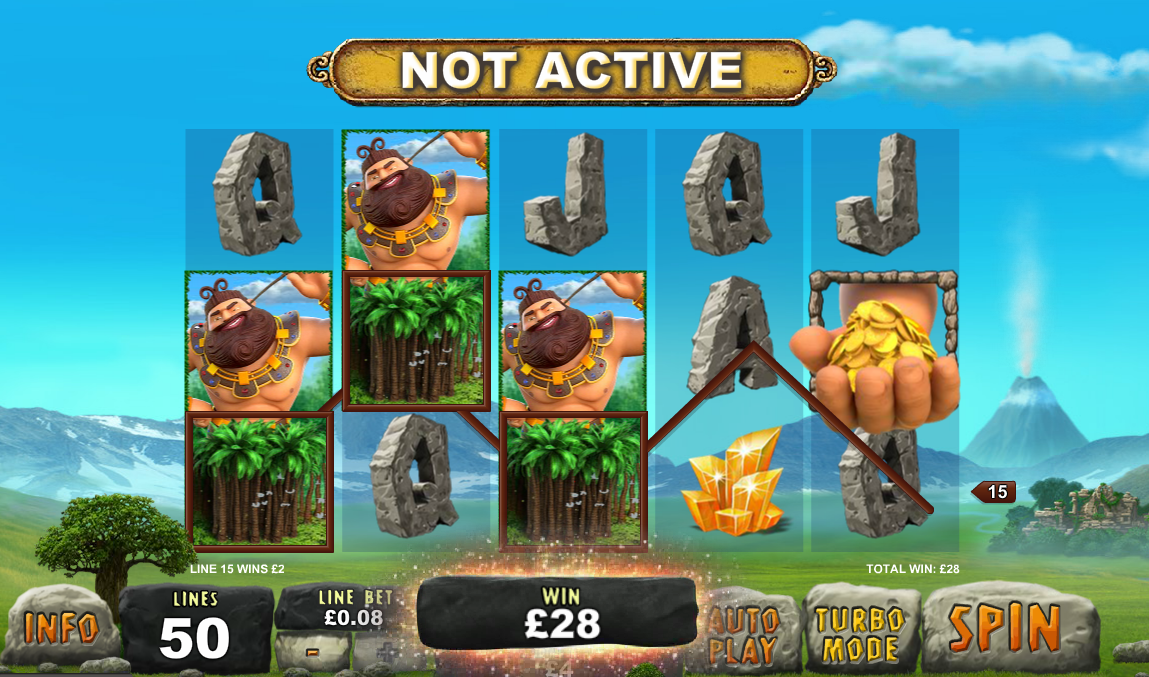
Task: Start Auto Play
Action: click(x=744, y=634)
